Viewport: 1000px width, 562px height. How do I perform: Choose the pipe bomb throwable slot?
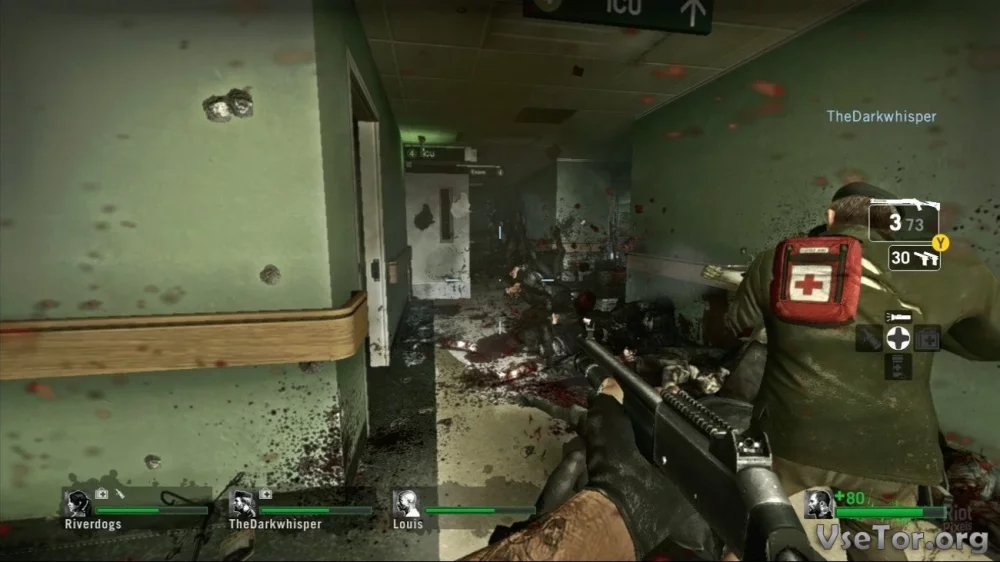[871, 338]
